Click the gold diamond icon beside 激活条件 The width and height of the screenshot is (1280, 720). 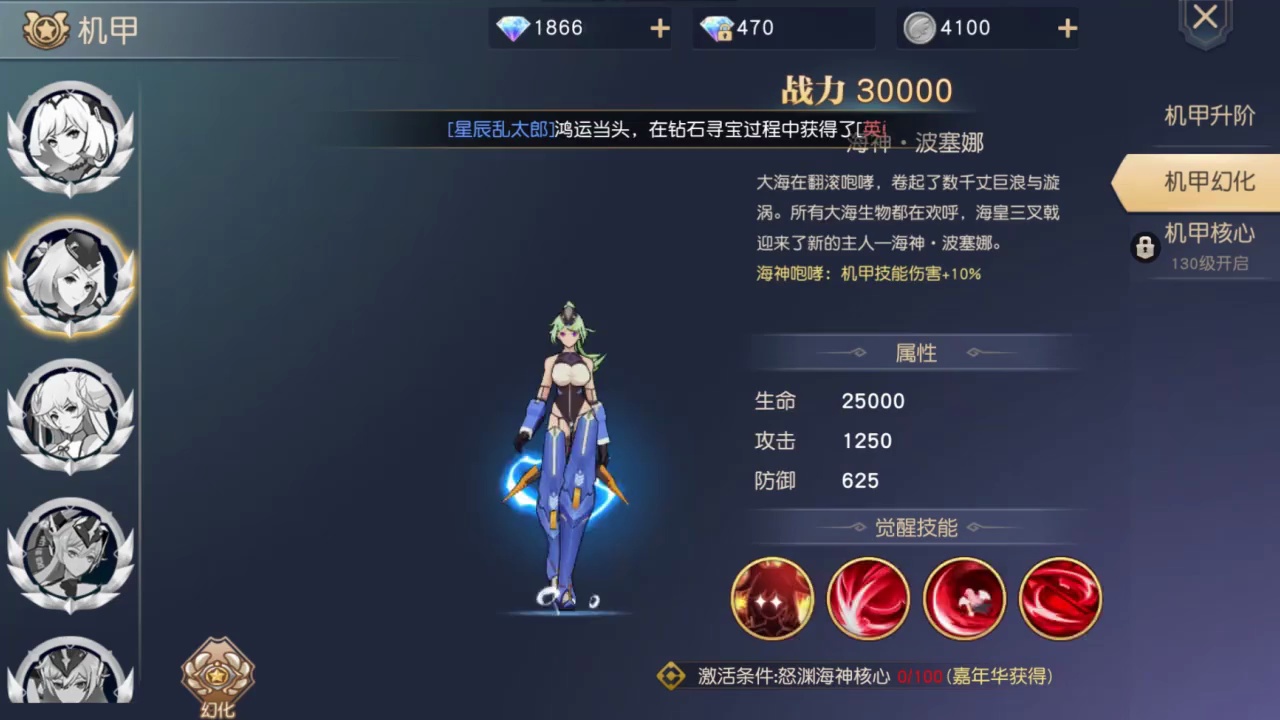(x=673, y=677)
